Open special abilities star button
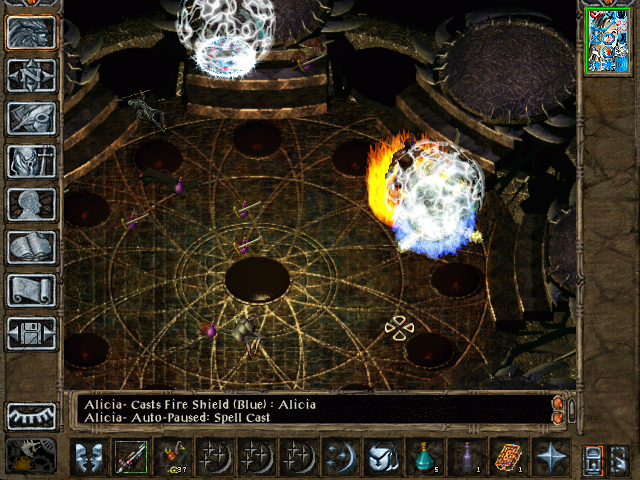The image size is (640, 480). (550, 457)
